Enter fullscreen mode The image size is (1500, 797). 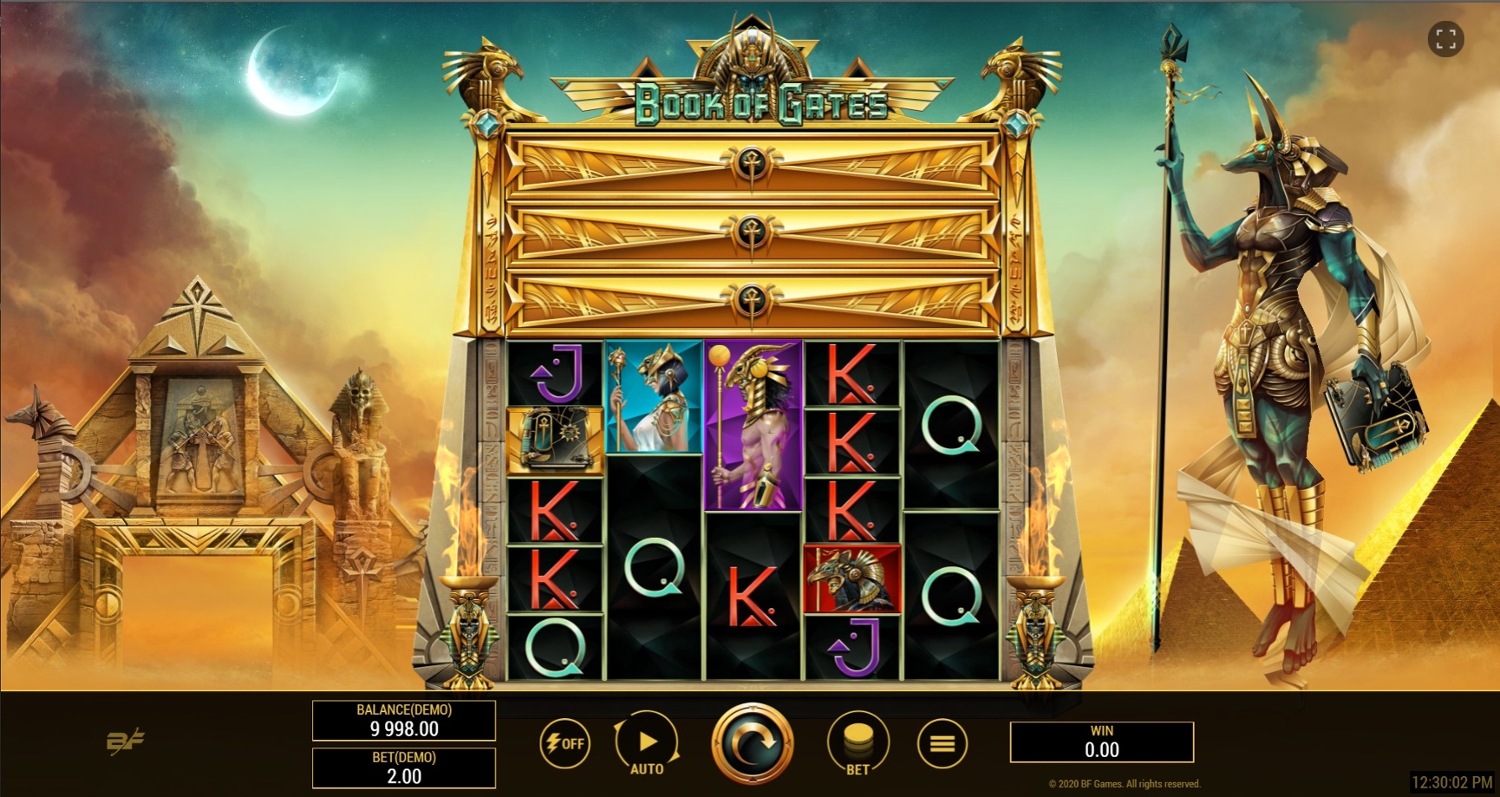click(1445, 40)
